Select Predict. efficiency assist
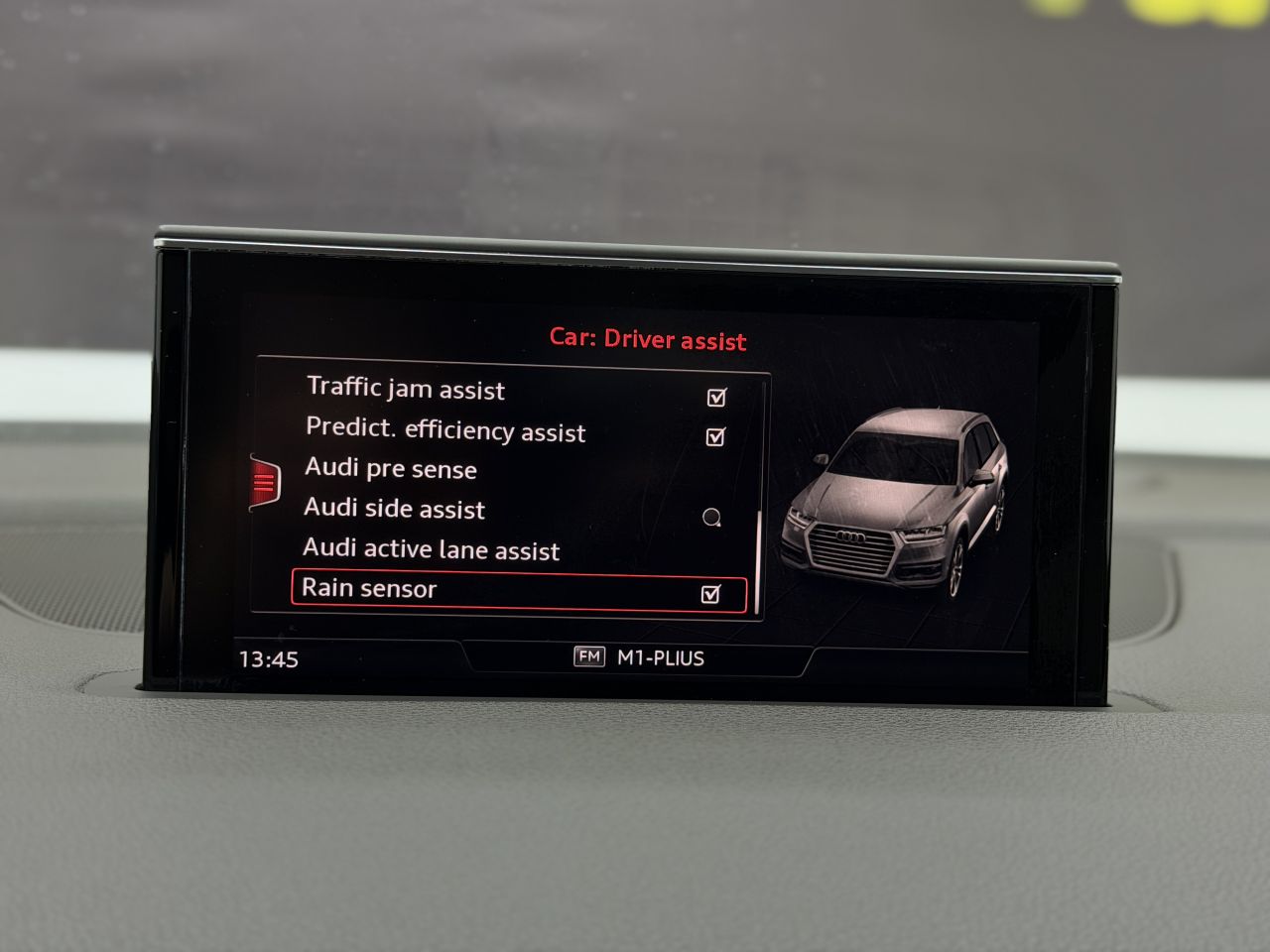 coord(445,430)
